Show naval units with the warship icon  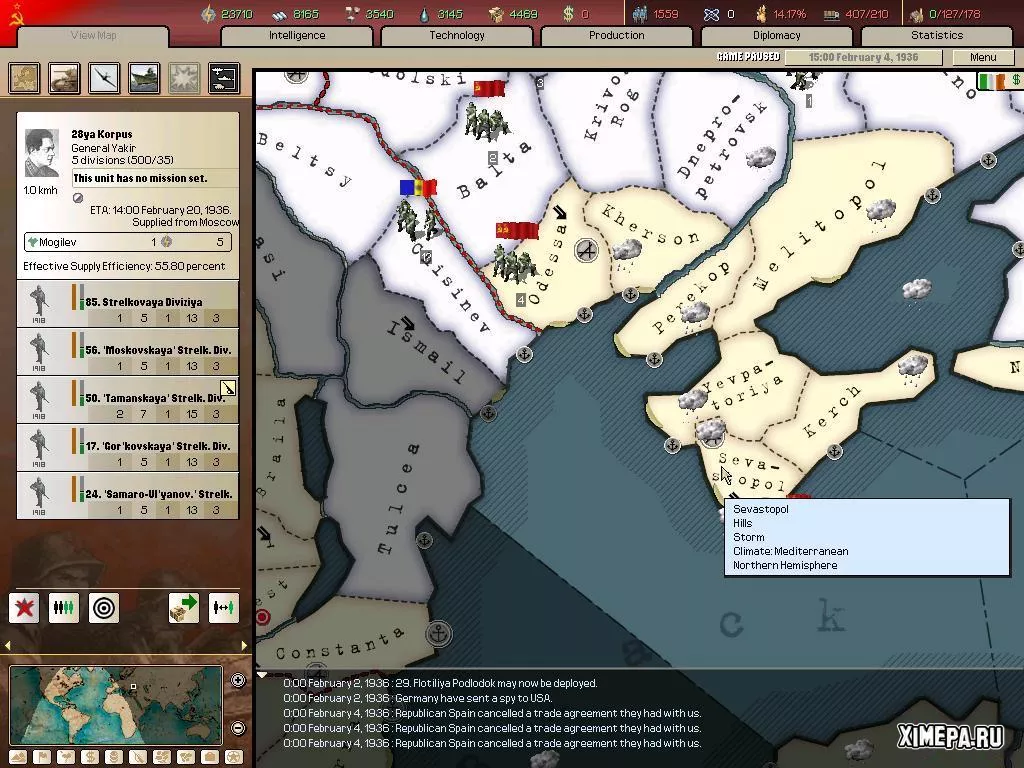pos(144,78)
